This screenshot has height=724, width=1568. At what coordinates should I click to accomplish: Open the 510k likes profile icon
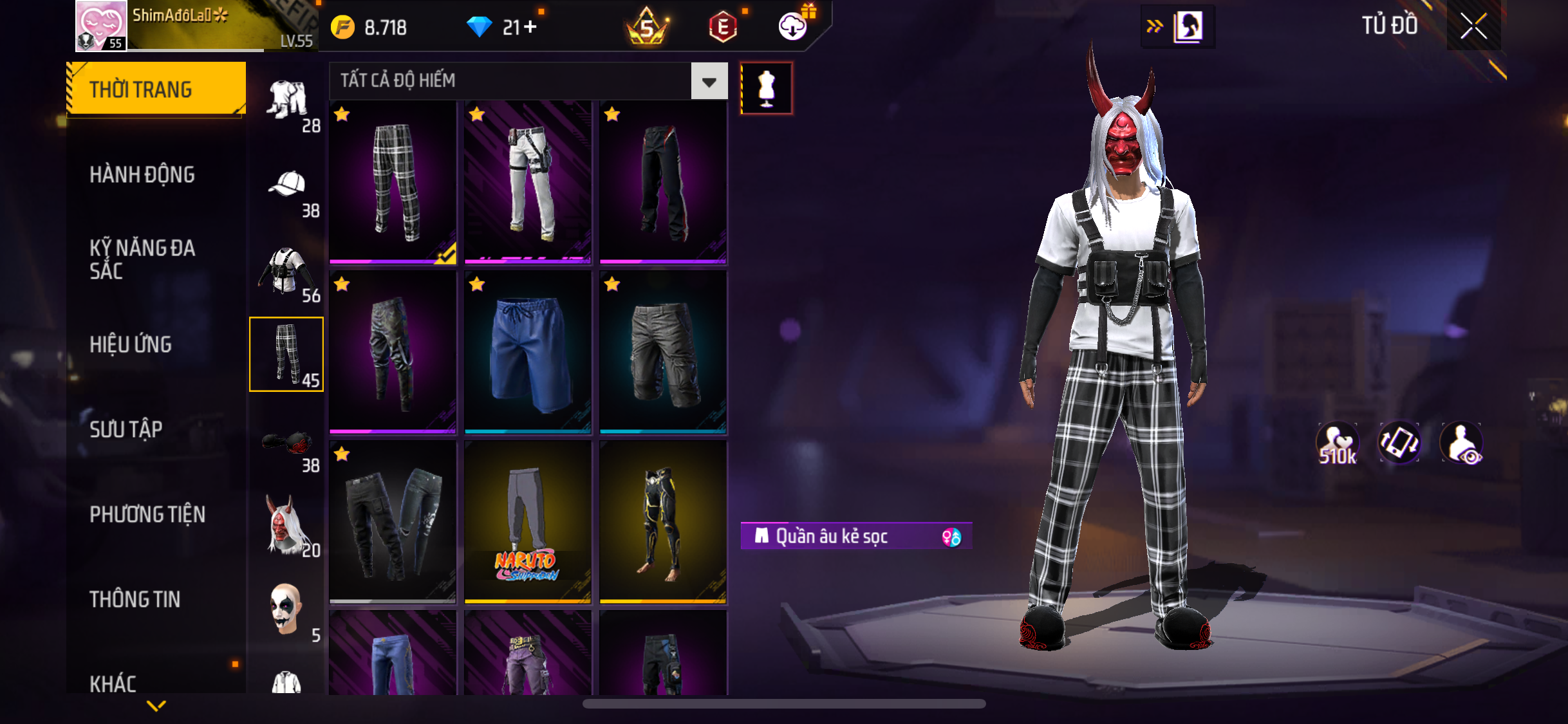pos(1337,443)
